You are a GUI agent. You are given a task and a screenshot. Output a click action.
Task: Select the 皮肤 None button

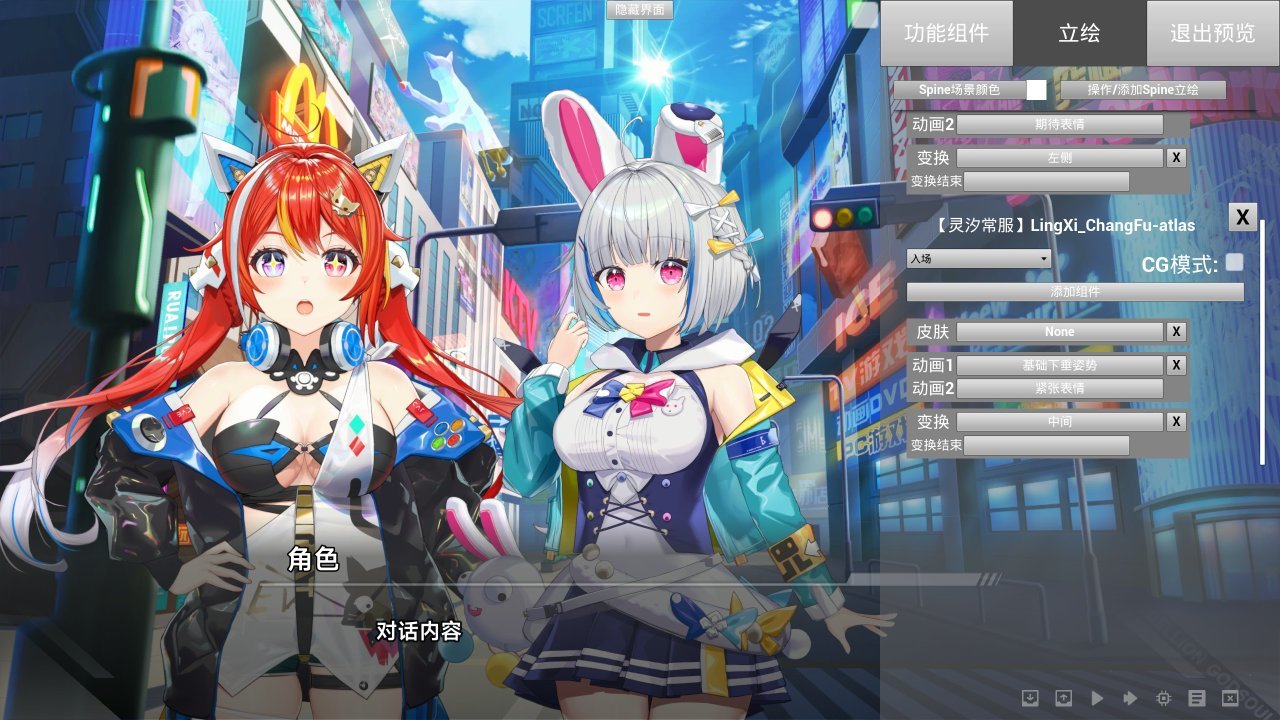tap(1060, 332)
